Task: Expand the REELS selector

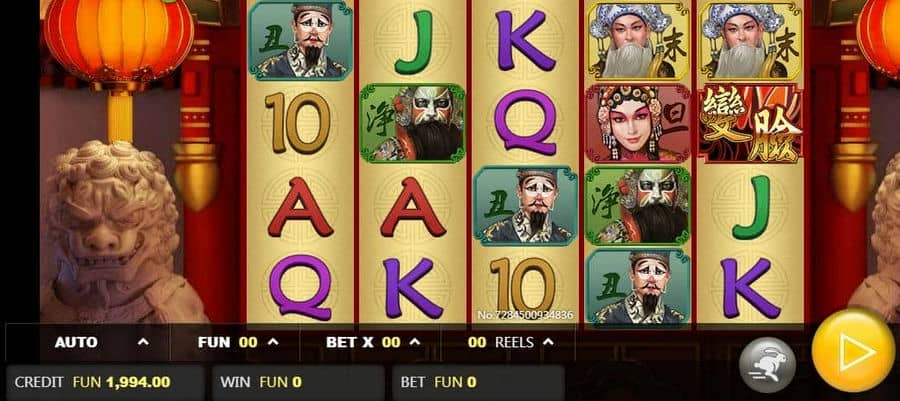Action: [x=510, y=342]
